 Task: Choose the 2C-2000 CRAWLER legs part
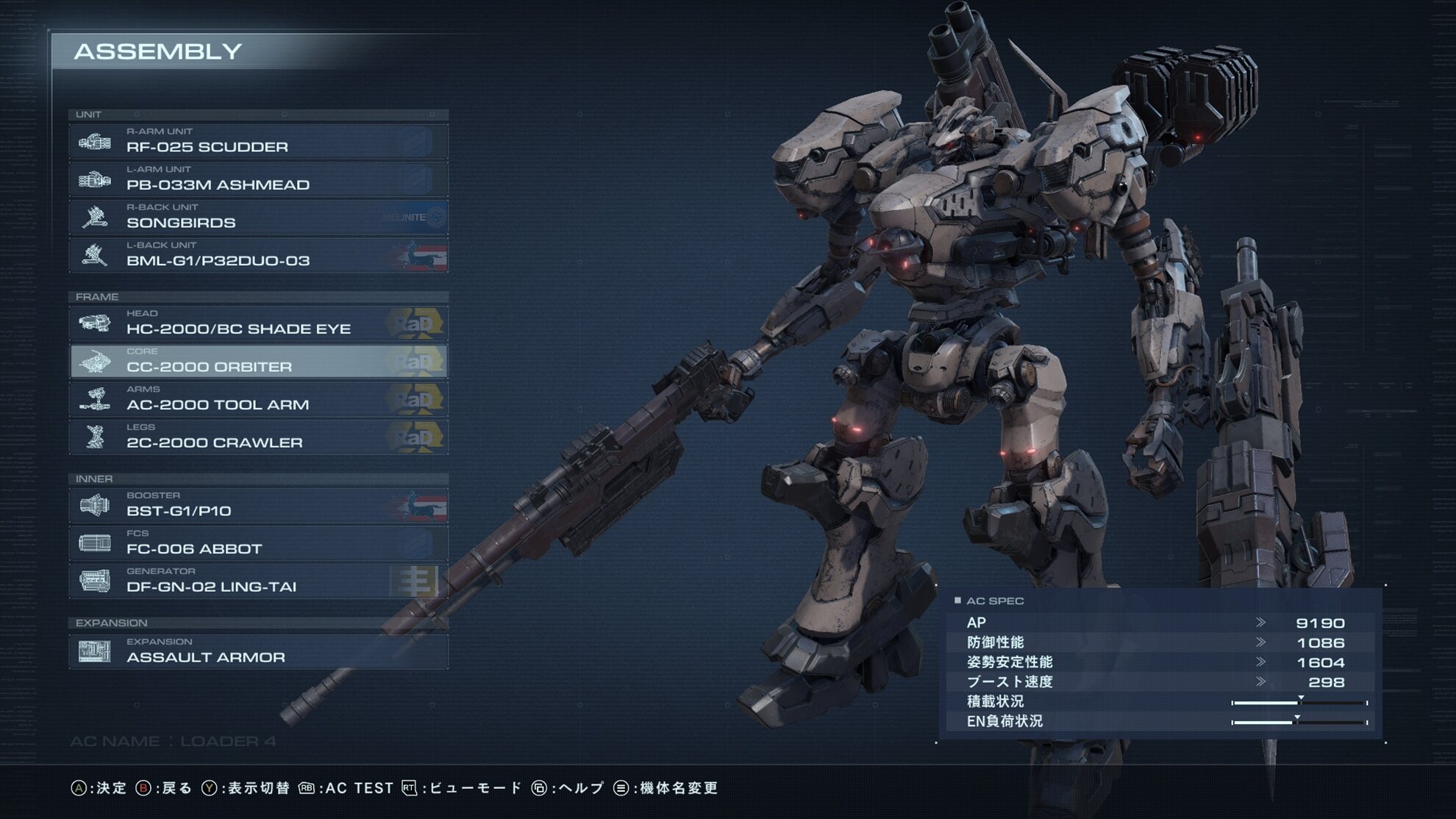coord(258,437)
